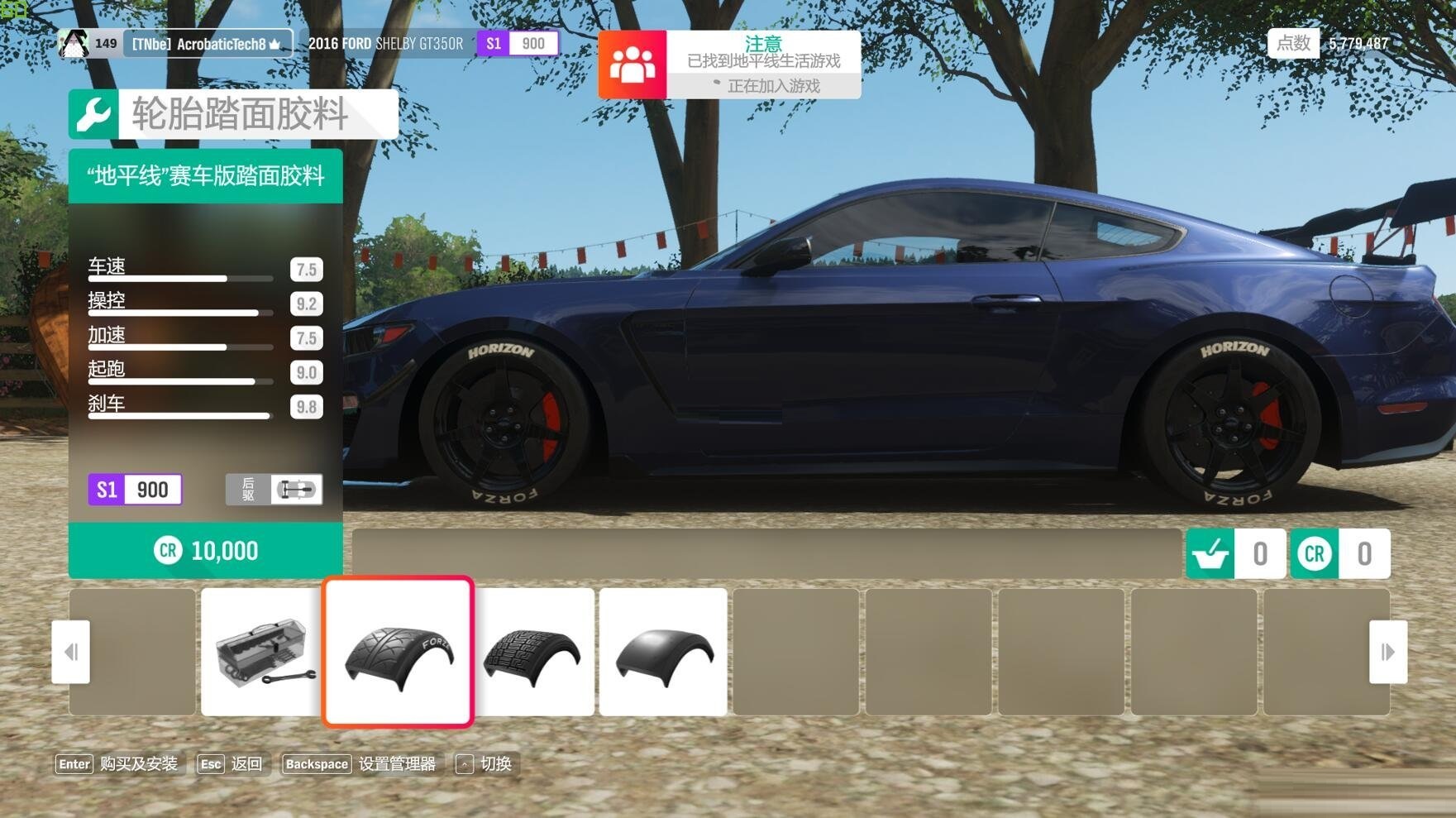Select the stock tire compound toolbox tile
Image resolution: width=1456 pixels, height=818 pixels.
(261, 652)
